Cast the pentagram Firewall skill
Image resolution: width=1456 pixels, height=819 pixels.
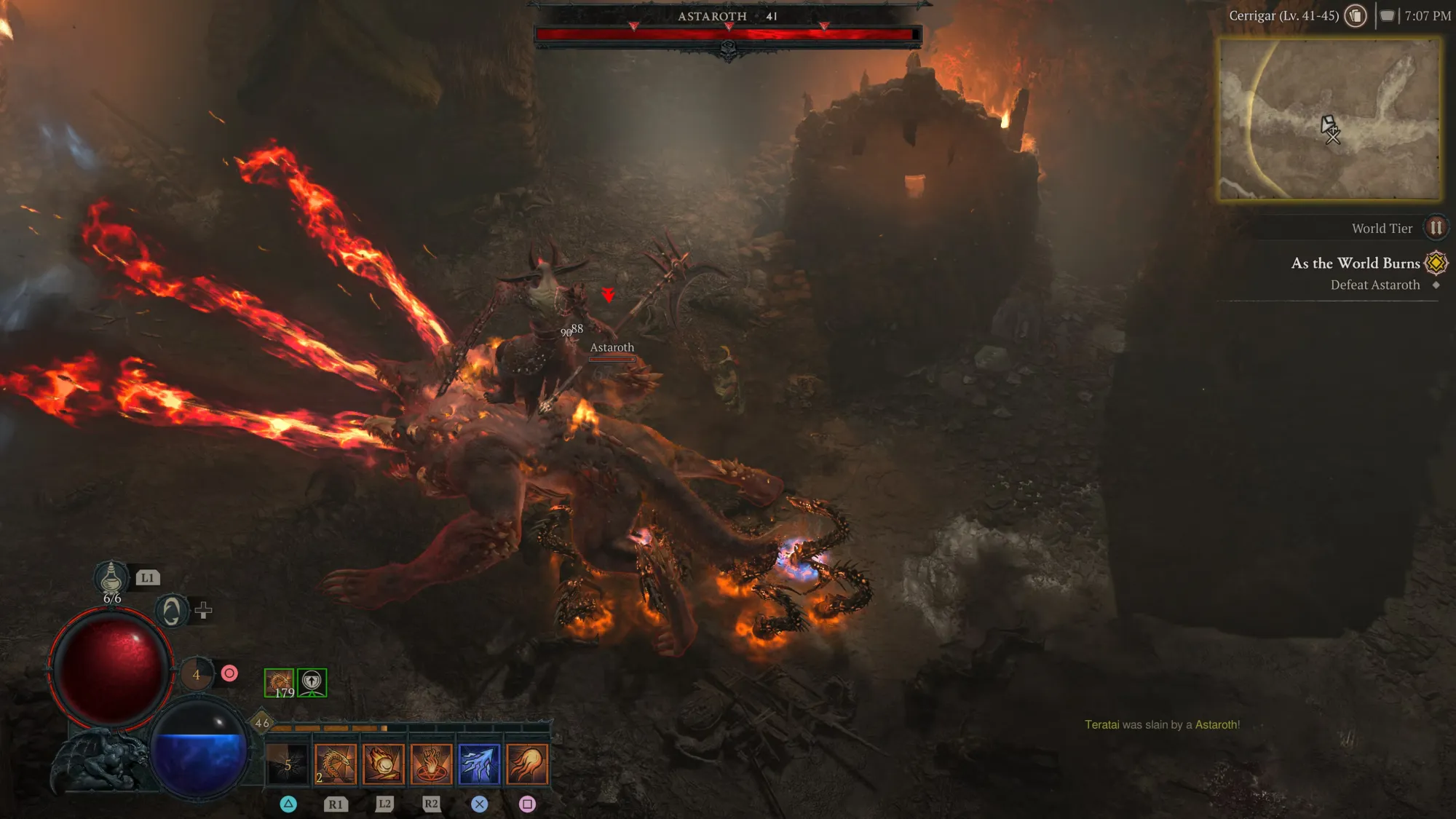[431, 764]
